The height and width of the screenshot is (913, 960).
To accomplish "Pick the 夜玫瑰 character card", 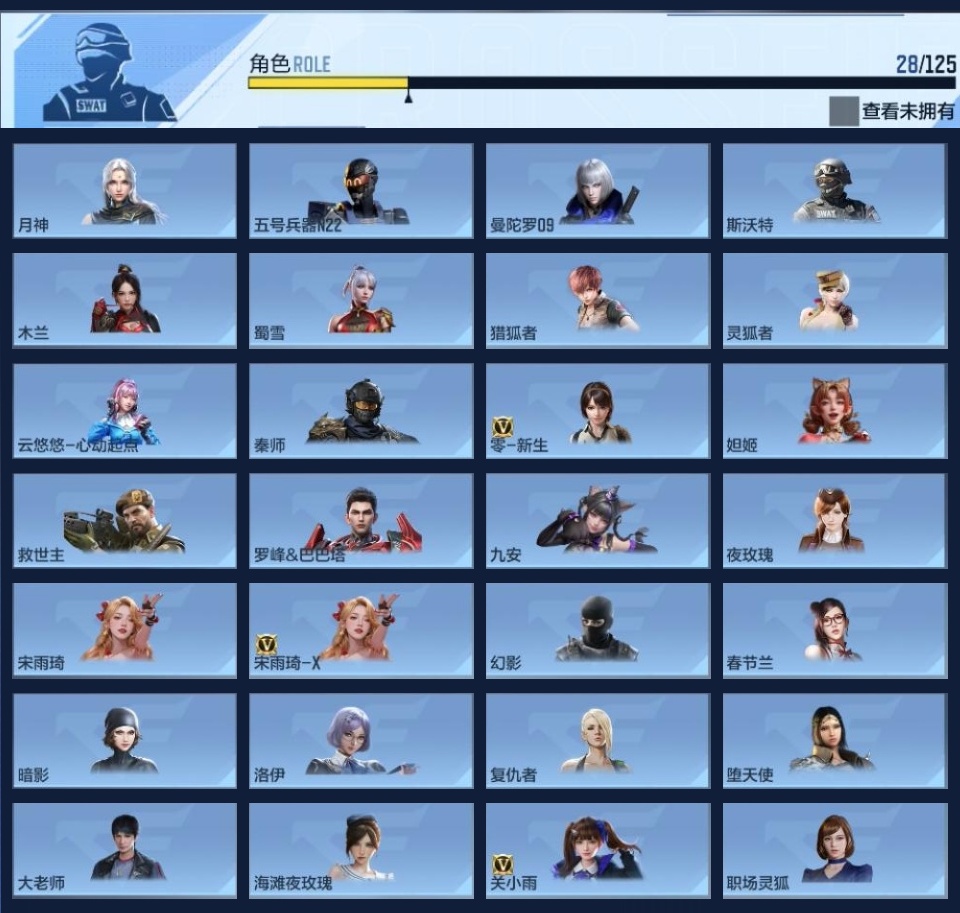I will click(x=835, y=520).
